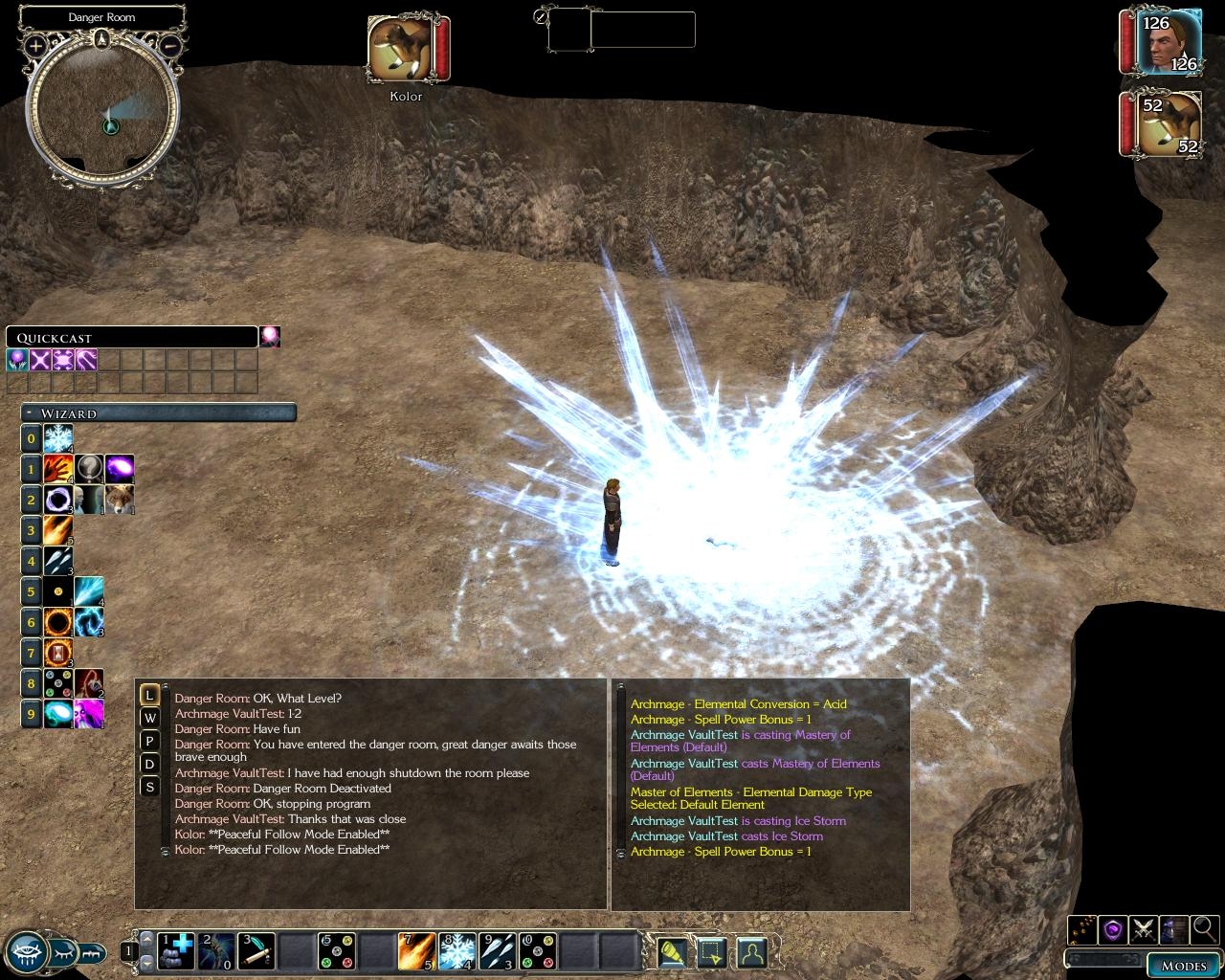Viewport: 1225px width, 980px height.
Task: Activate the magnifying glass search mode
Action: (1205, 928)
